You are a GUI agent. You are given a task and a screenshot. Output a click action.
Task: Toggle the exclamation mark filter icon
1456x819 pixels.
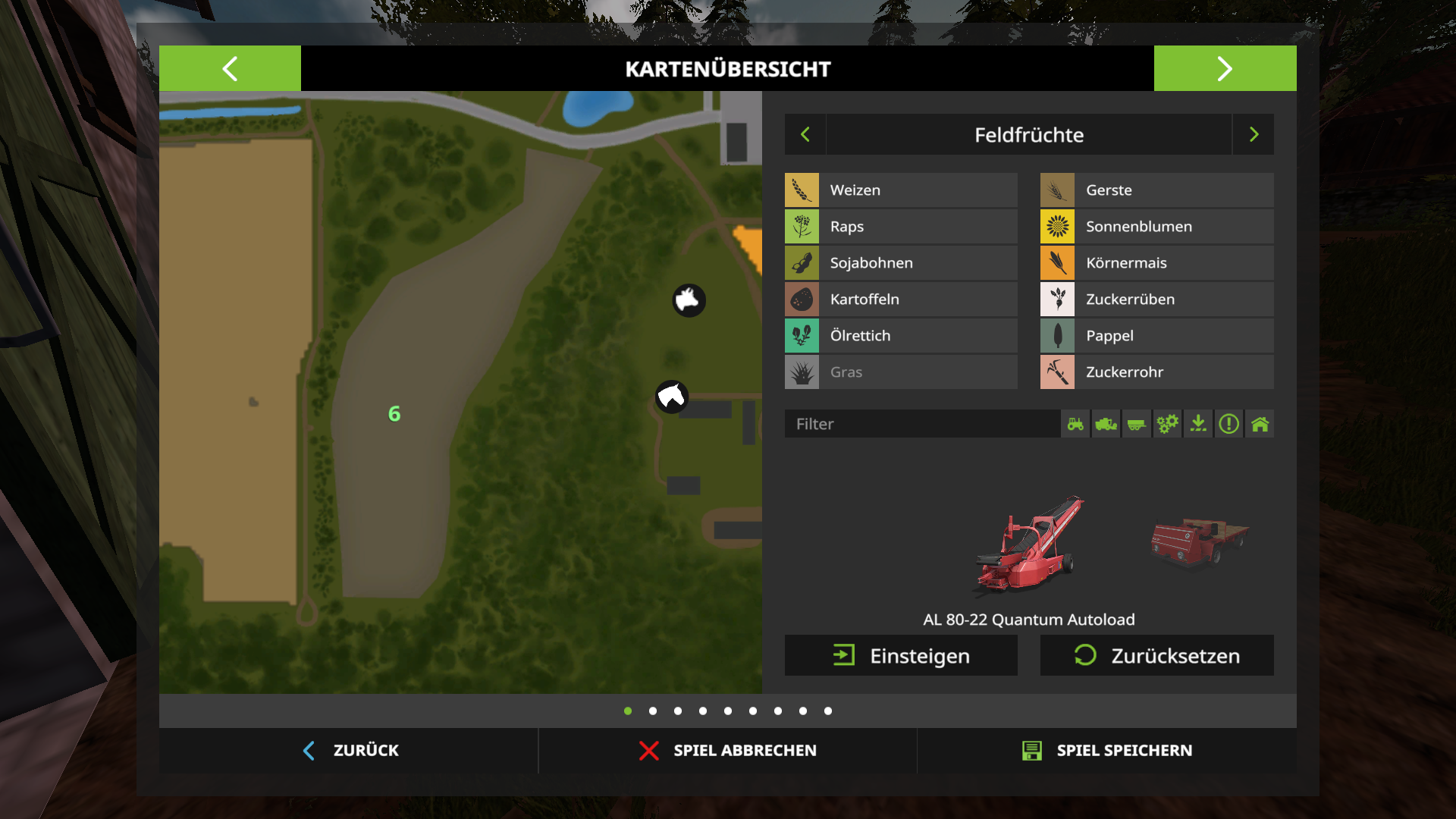coord(1228,424)
